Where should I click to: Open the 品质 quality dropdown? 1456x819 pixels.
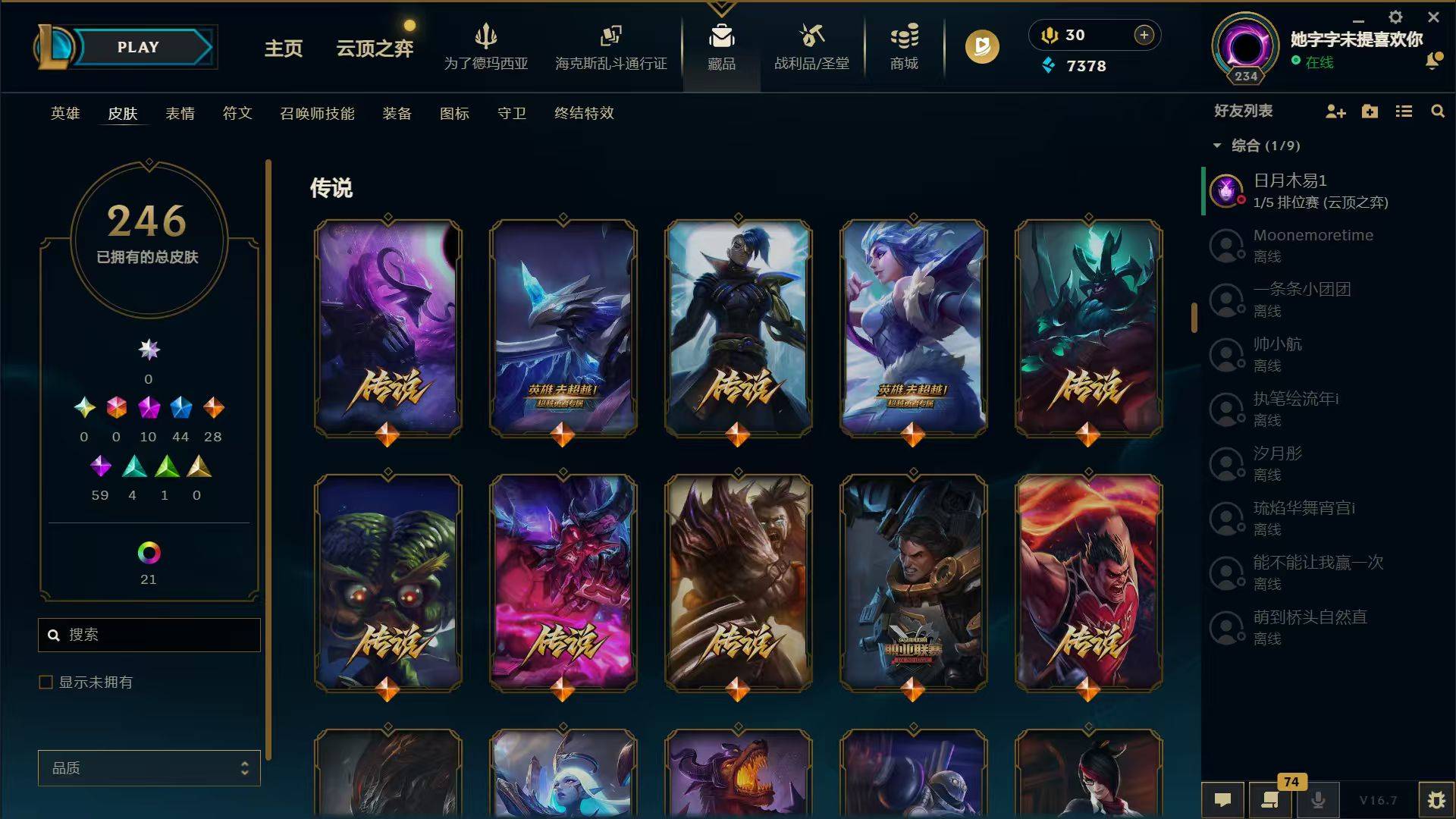pyautogui.click(x=149, y=767)
